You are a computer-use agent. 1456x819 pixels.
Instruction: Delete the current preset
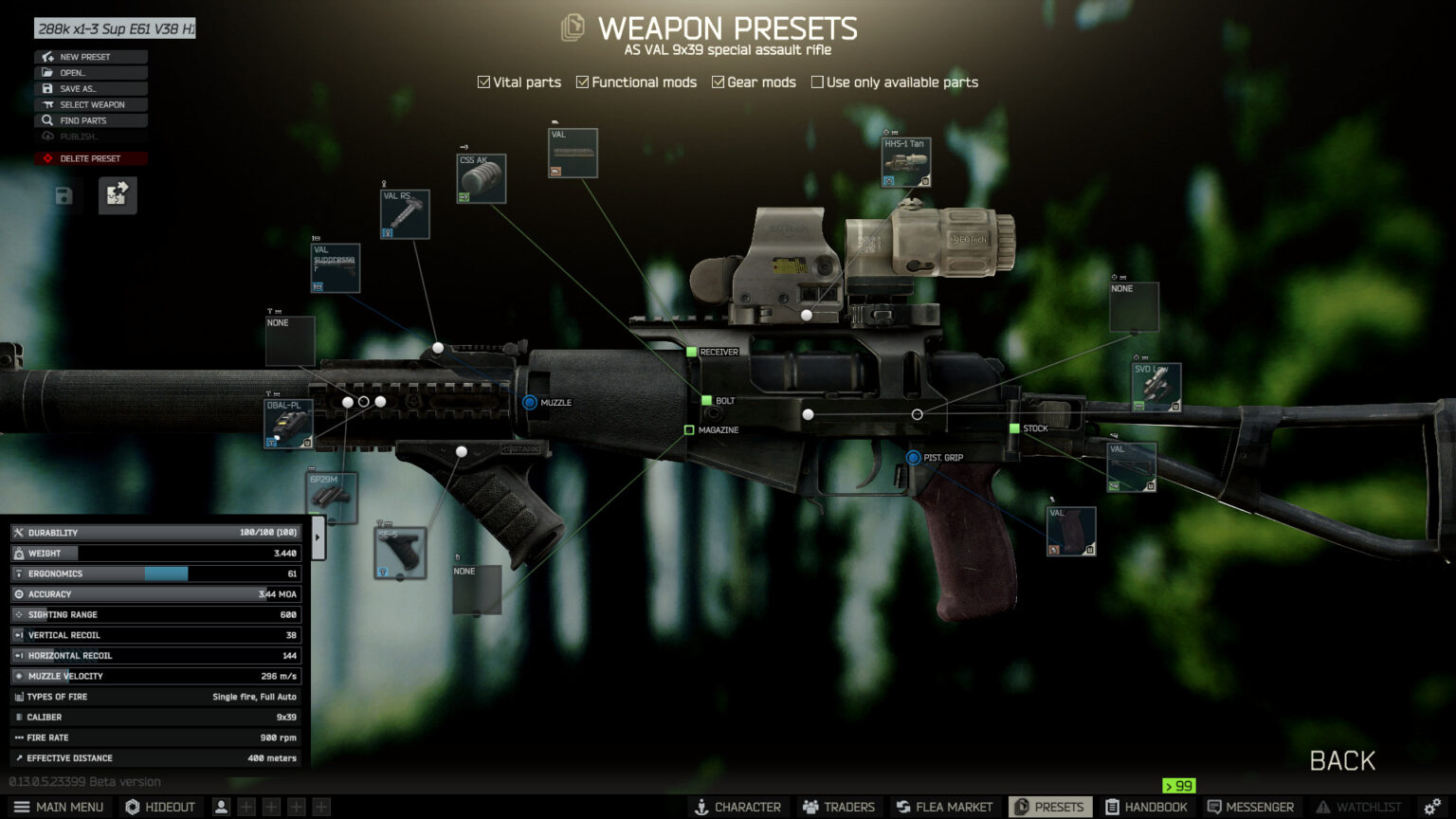(x=90, y=159)
